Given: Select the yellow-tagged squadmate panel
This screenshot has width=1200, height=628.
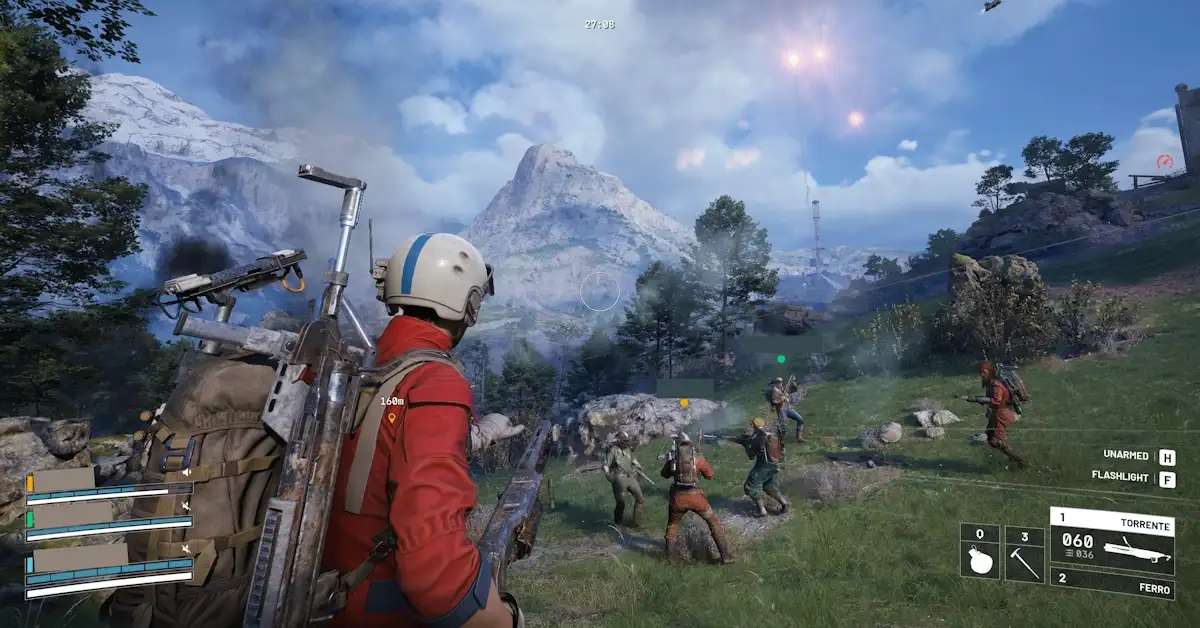Looking at the screenshot, I should click(108, 483).
